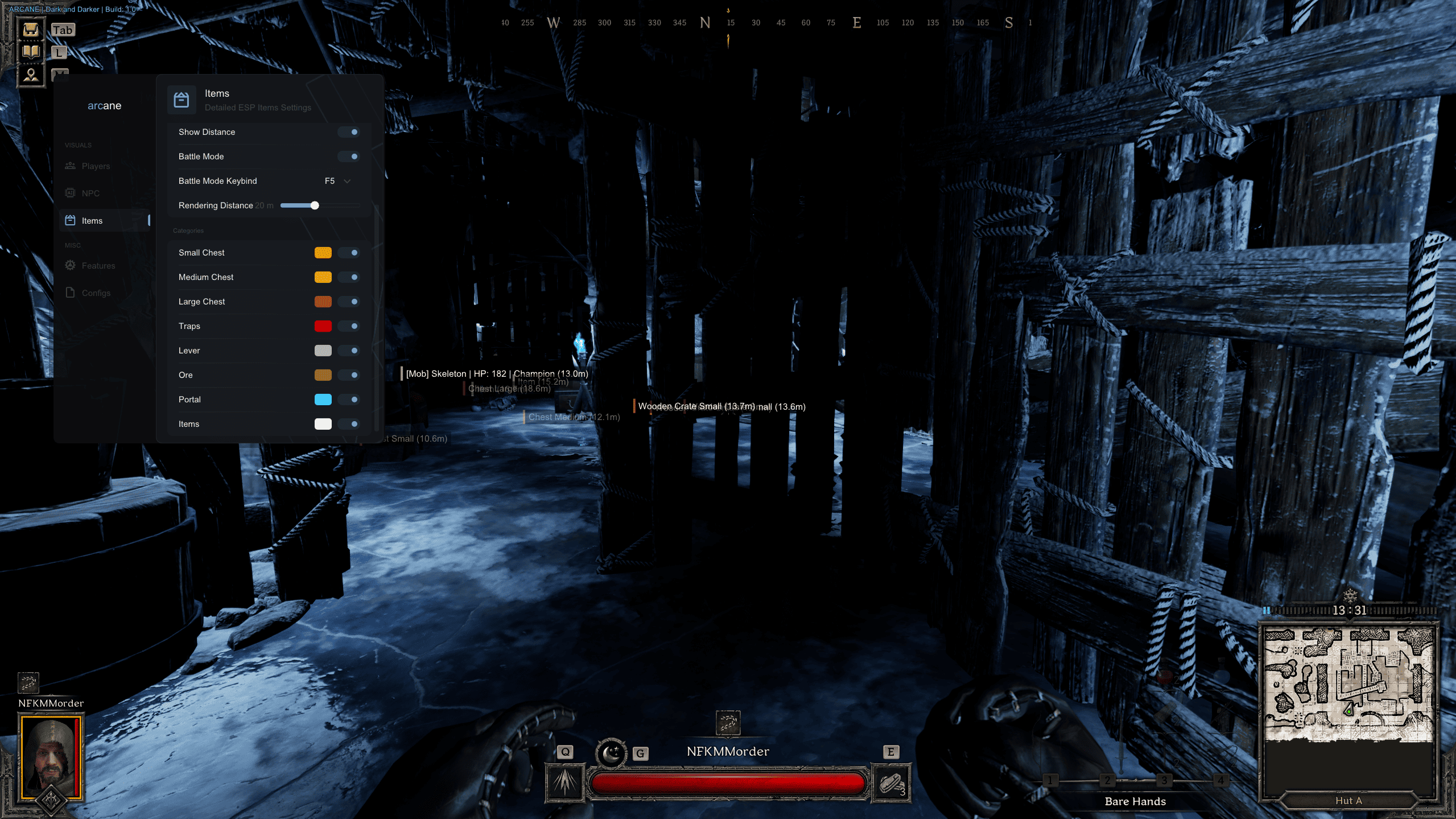Screen dimensions: 1456x819
Task: Click the arrow ability icon in the Q slot
Action: click(x=564, y=783)
